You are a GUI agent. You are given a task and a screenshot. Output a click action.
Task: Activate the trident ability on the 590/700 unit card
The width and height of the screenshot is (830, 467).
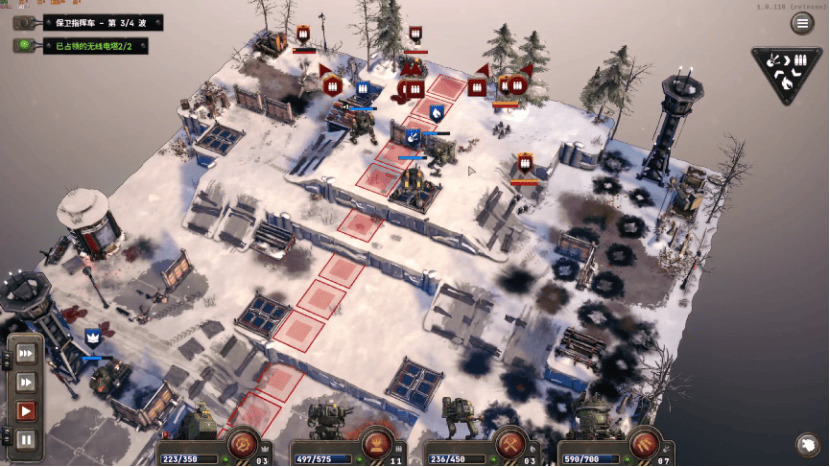pyautogui.click(x=644, y=441)
